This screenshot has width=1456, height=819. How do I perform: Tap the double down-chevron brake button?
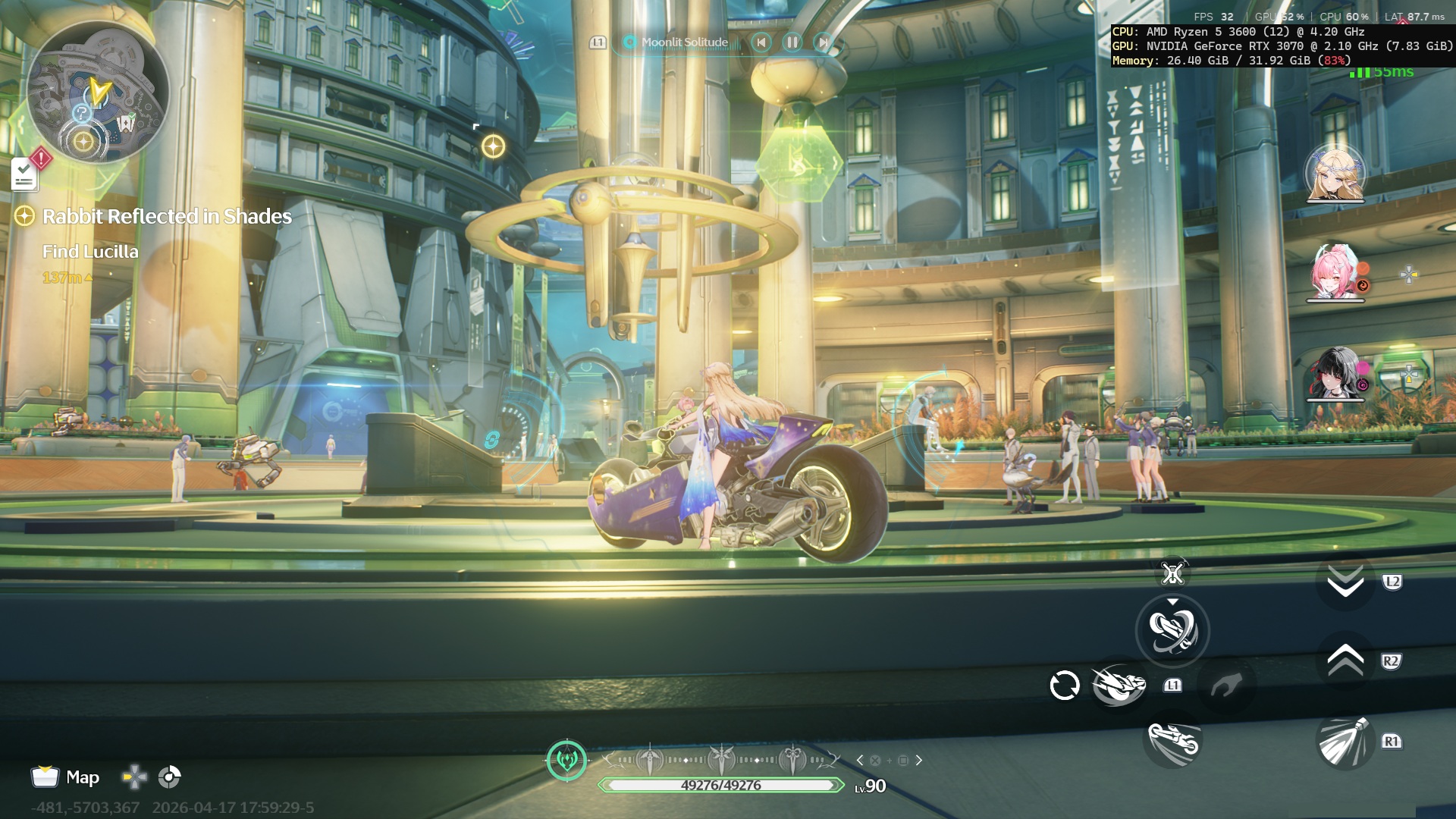point(1345,582)
